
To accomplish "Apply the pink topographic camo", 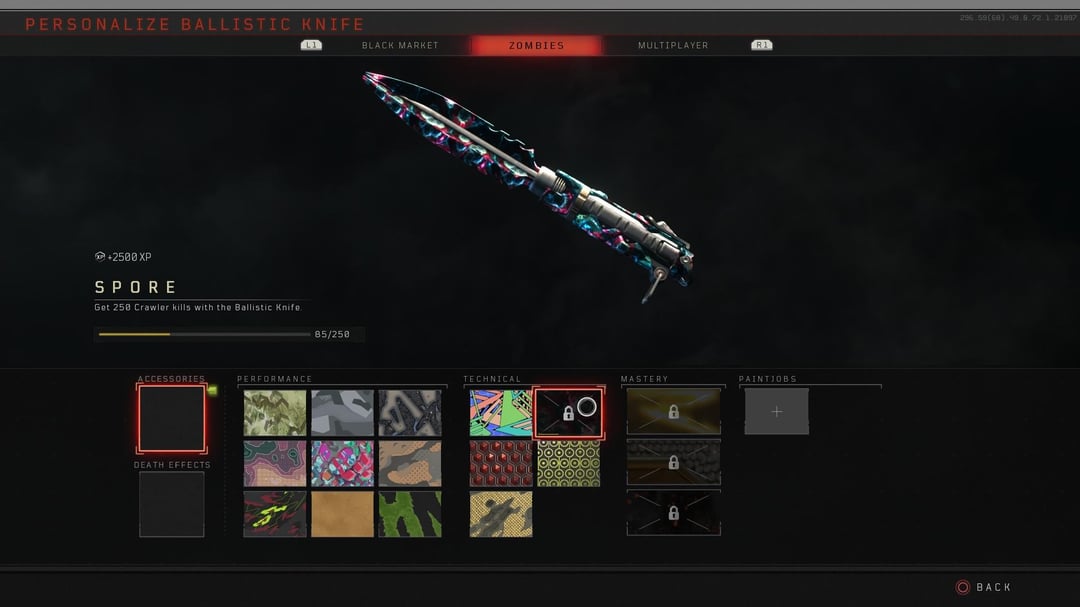I will pos(275,463).
